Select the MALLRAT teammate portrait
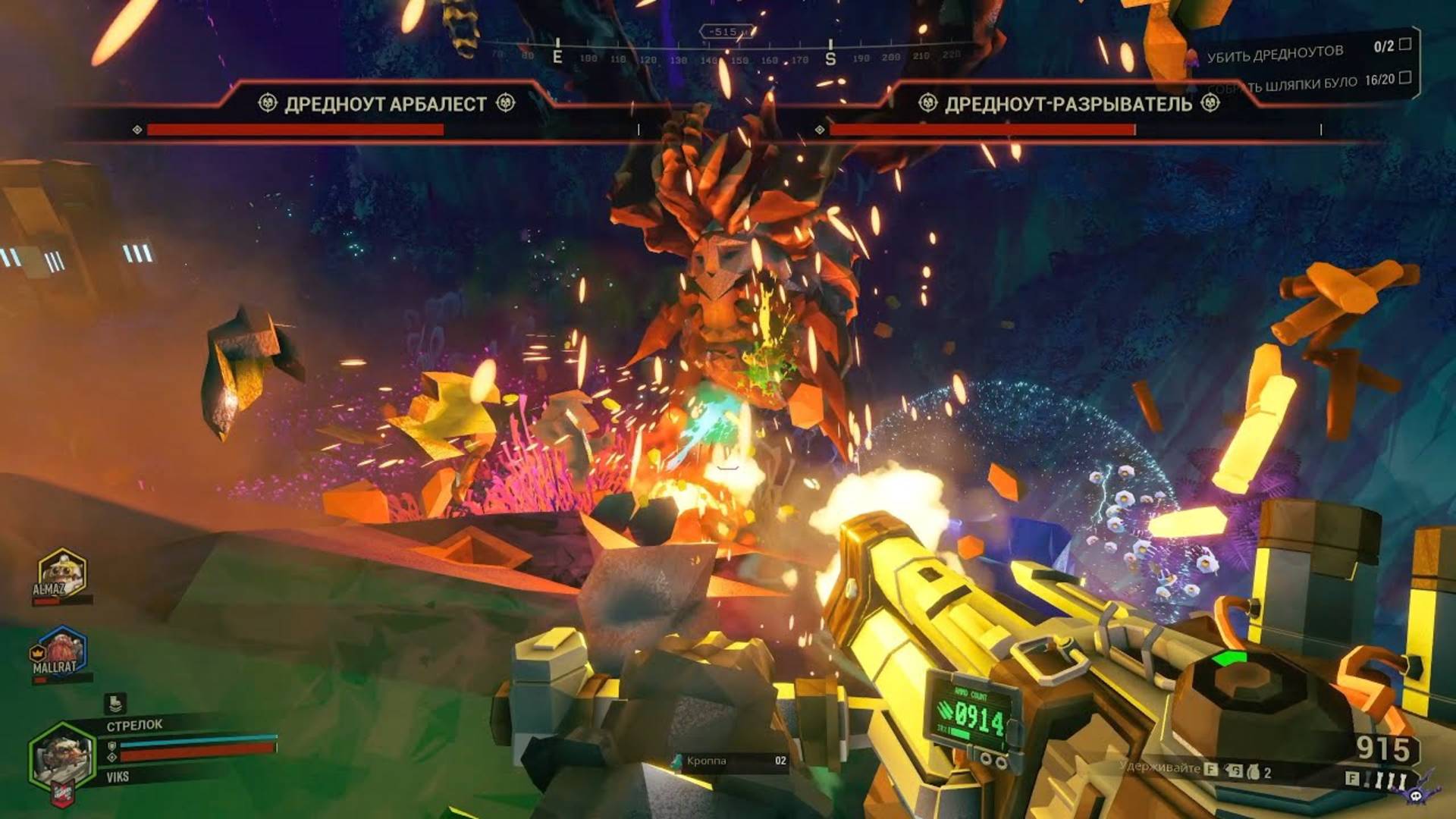Screen dimensions: 1456x819 click(x=59, y=652)
